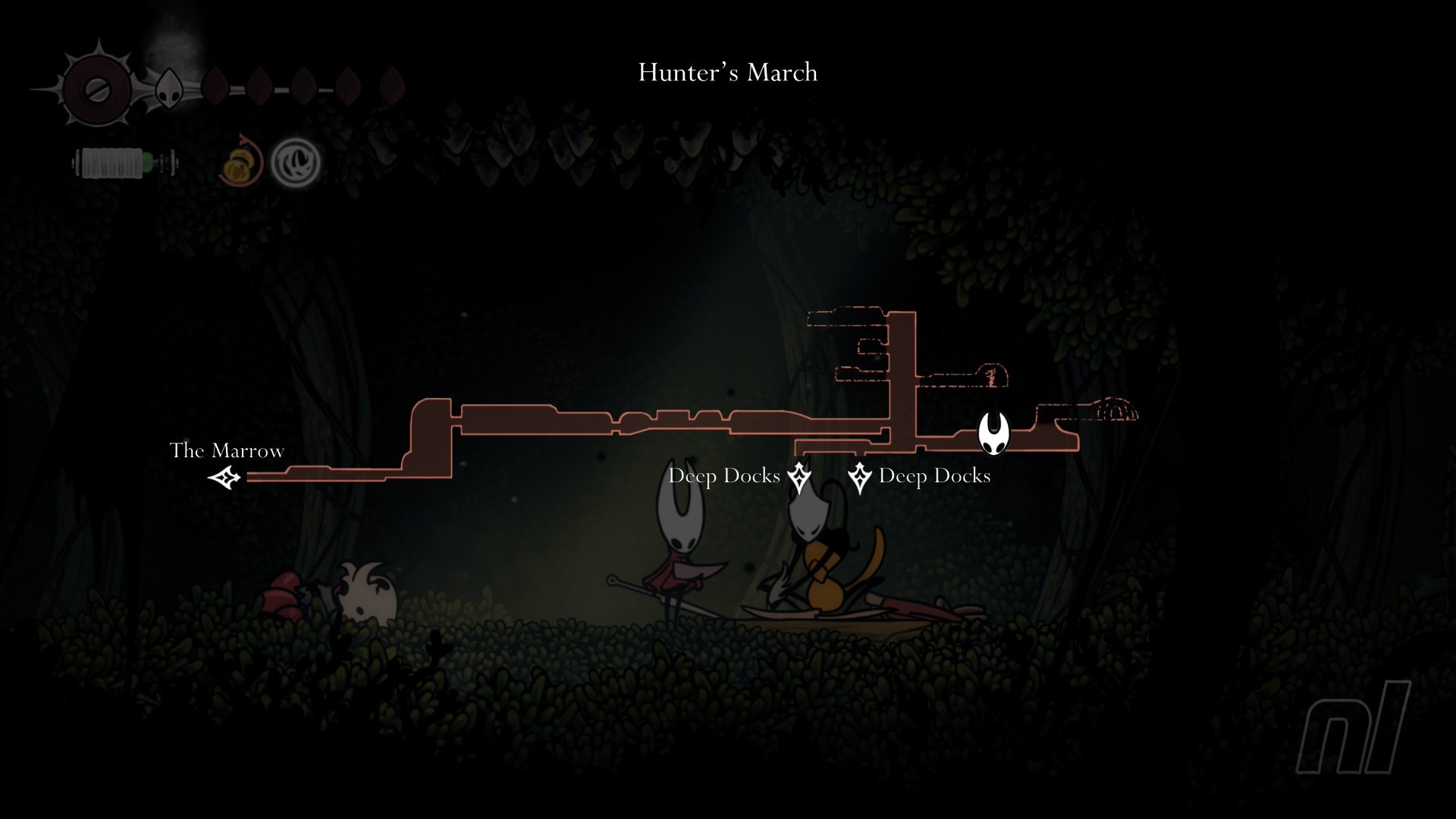Click the spiked silk spool emblem
The width and height of the screenshot is (1456, 819).
[97, 89]
